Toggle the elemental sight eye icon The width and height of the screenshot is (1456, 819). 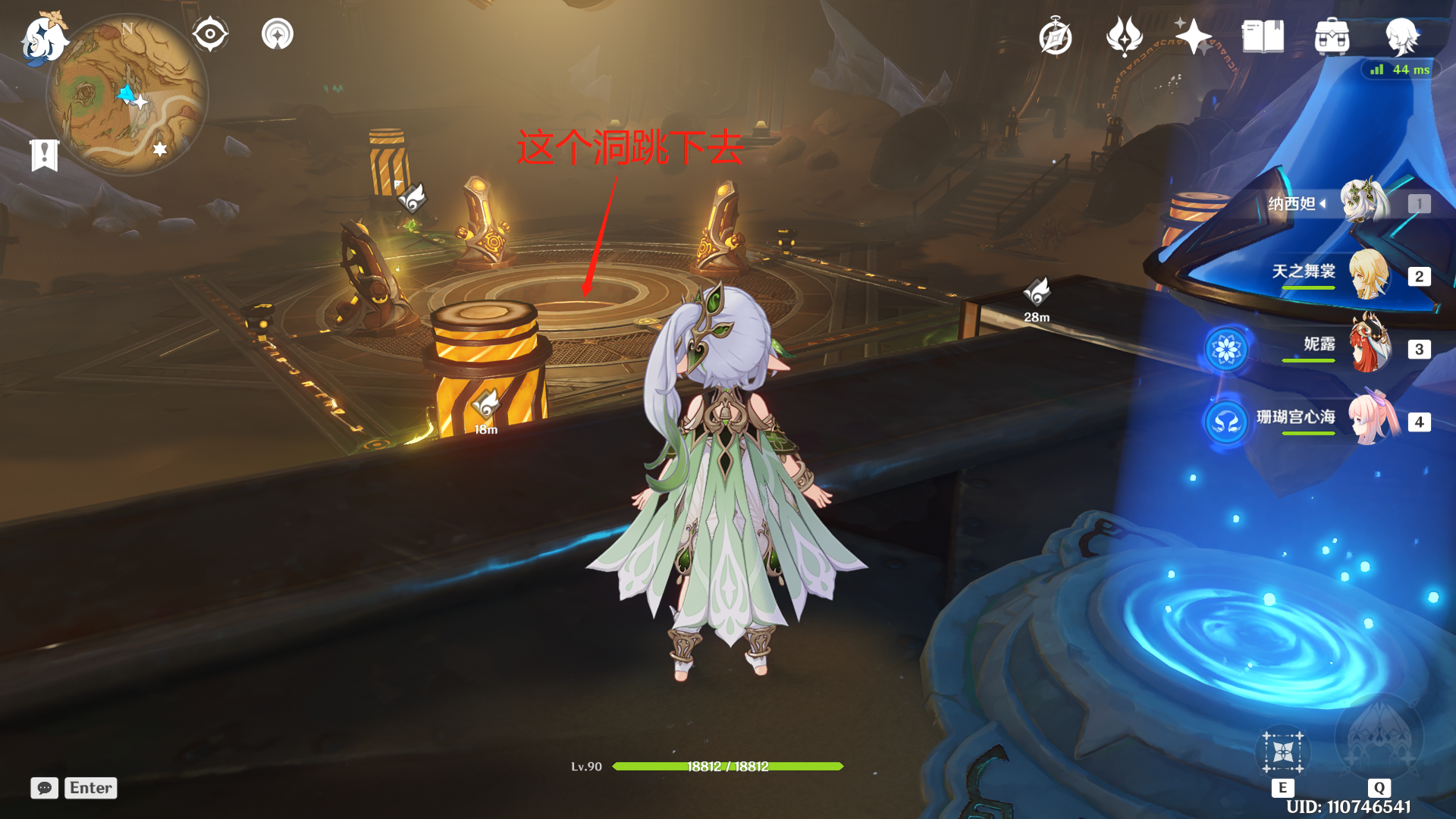[x=210, y=34]
